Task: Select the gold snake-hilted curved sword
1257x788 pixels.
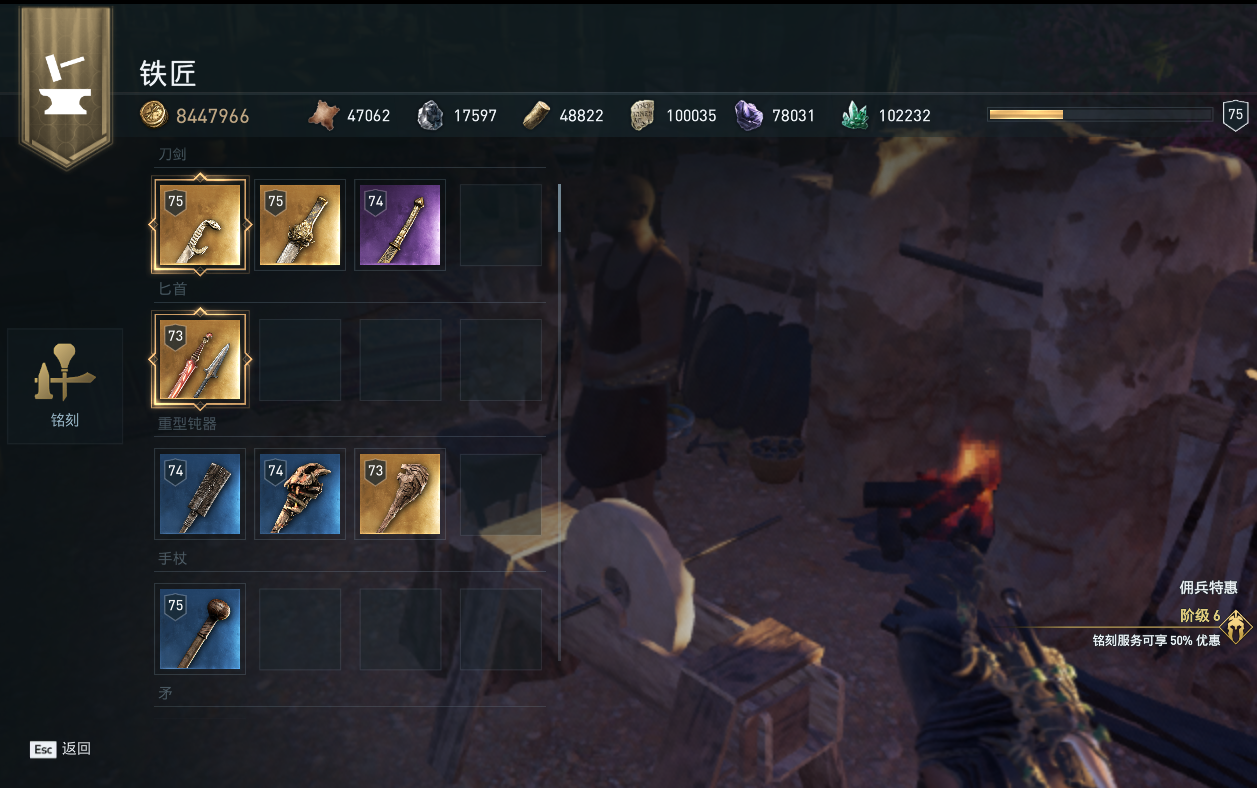Action: pos(200,225)
